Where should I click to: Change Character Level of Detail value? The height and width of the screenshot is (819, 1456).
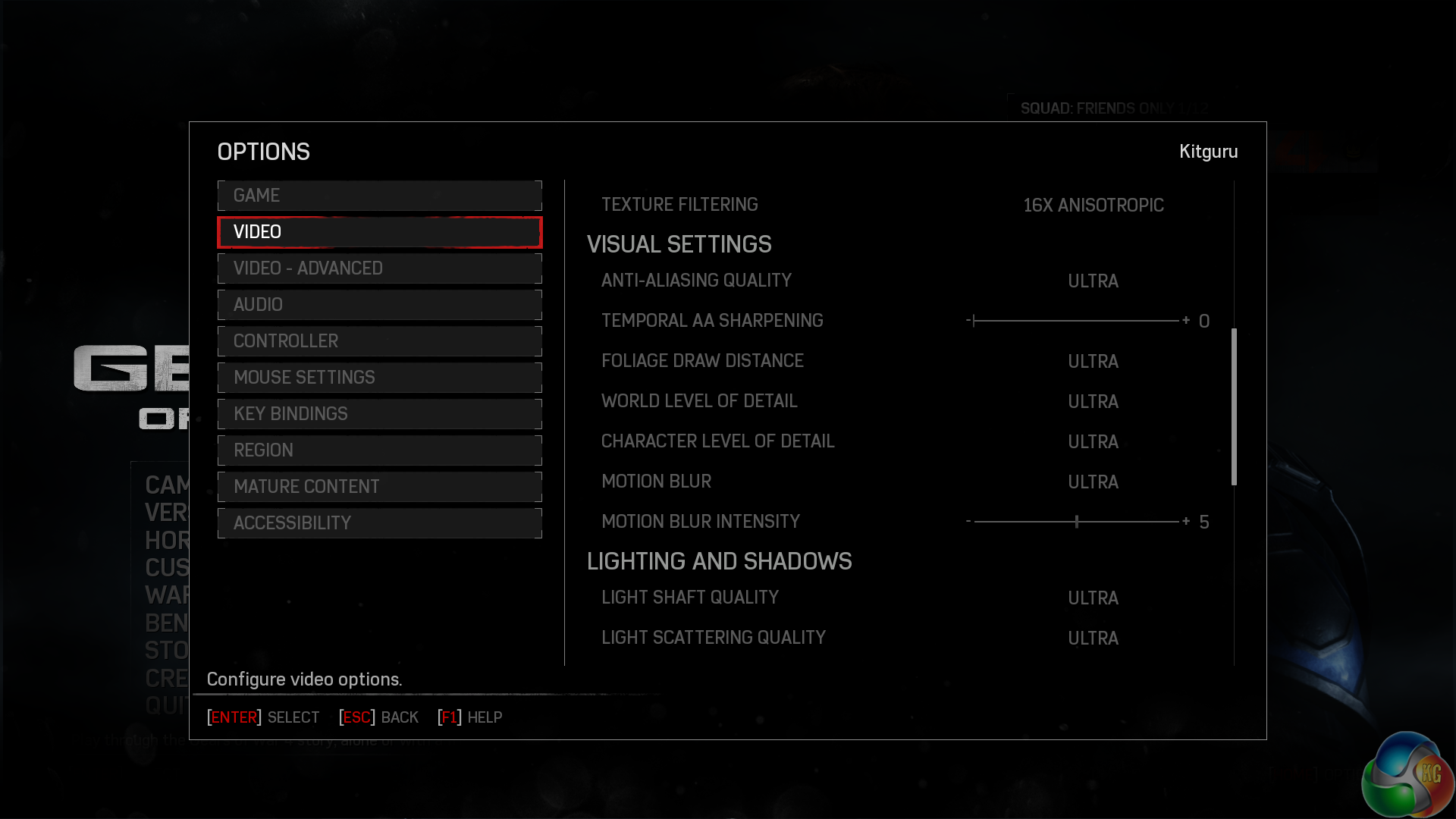click(1093, 442)
